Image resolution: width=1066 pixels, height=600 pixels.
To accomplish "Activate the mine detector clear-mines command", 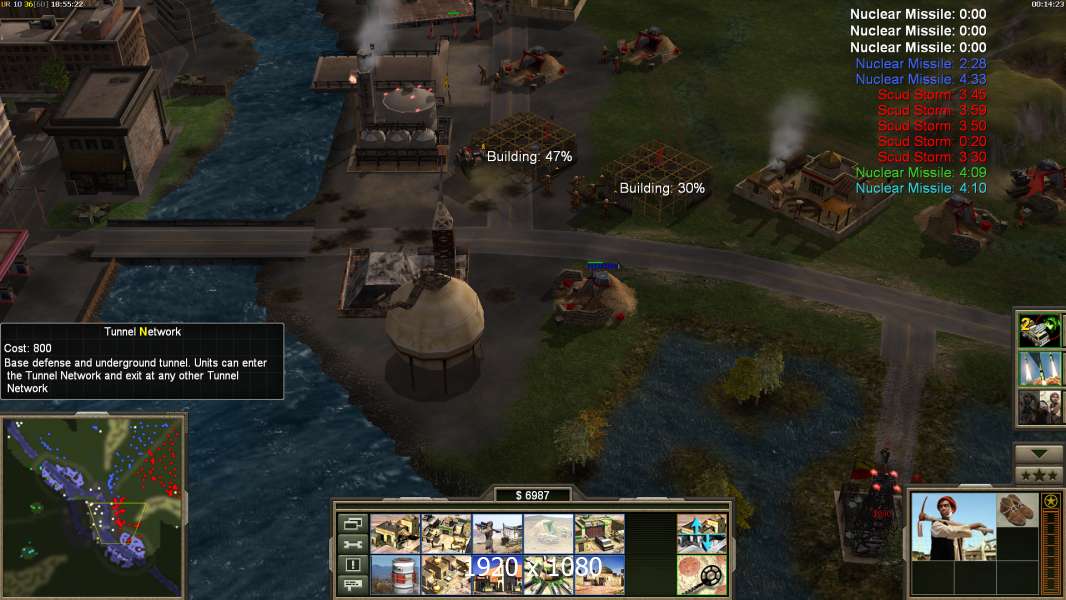I will [x=701, y=575].
